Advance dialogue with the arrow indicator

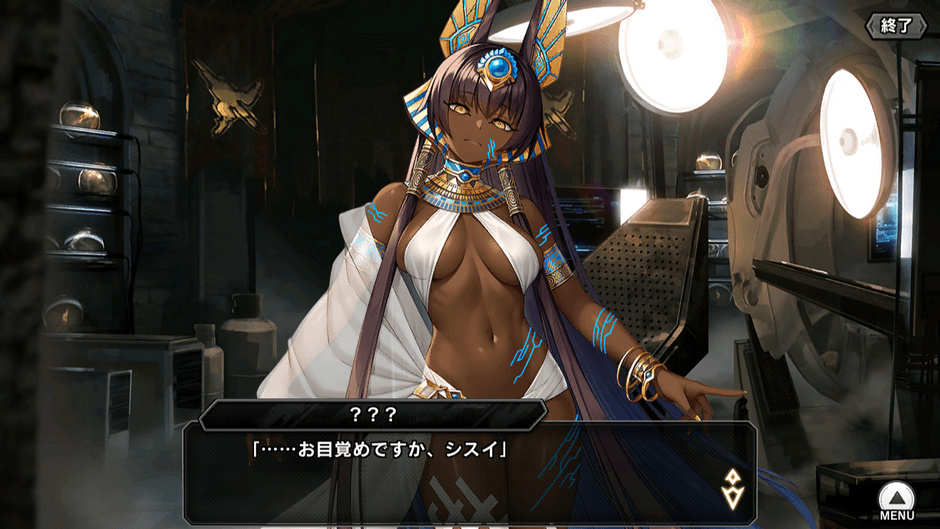(x=731, y=486)
